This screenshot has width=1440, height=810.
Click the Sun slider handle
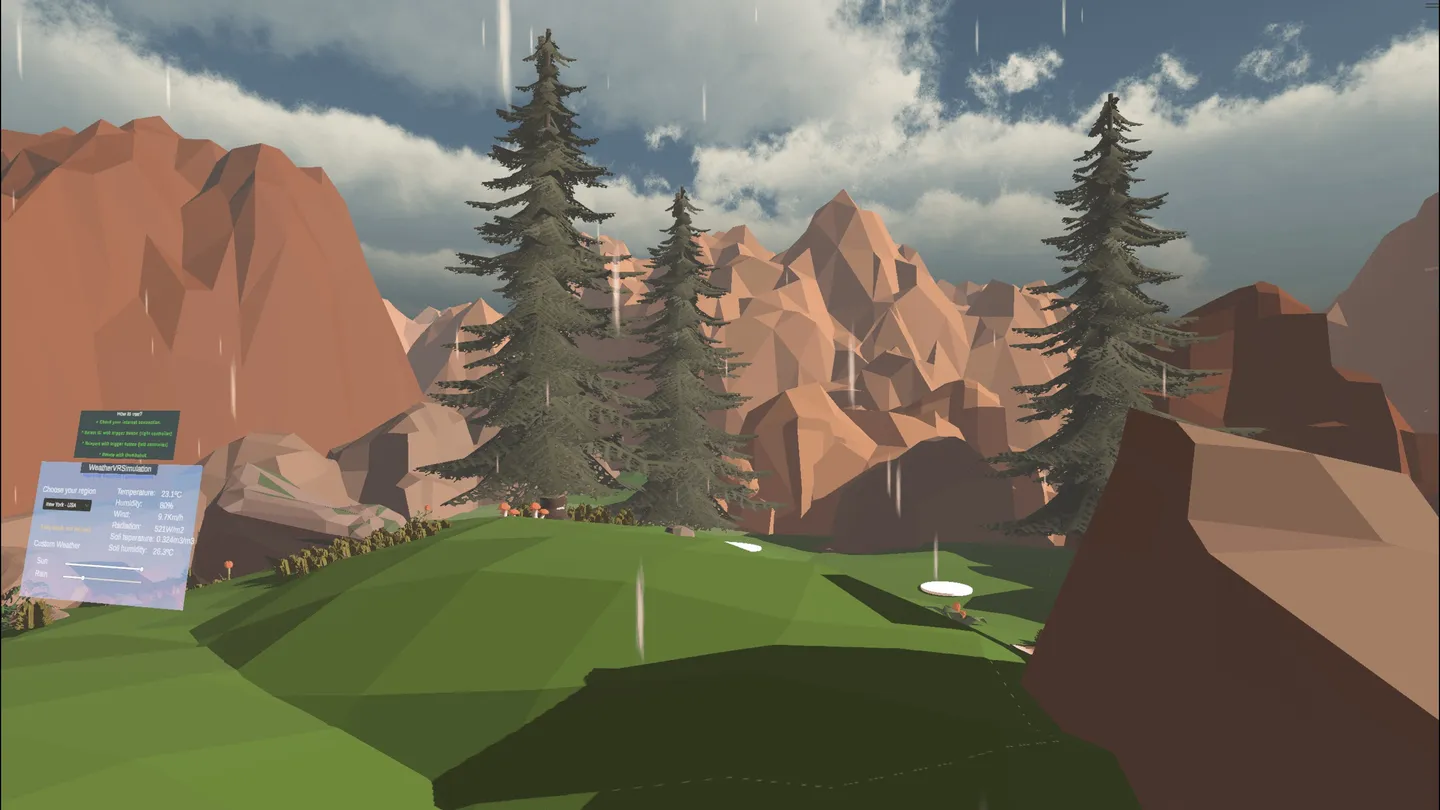tap(142, 569)
